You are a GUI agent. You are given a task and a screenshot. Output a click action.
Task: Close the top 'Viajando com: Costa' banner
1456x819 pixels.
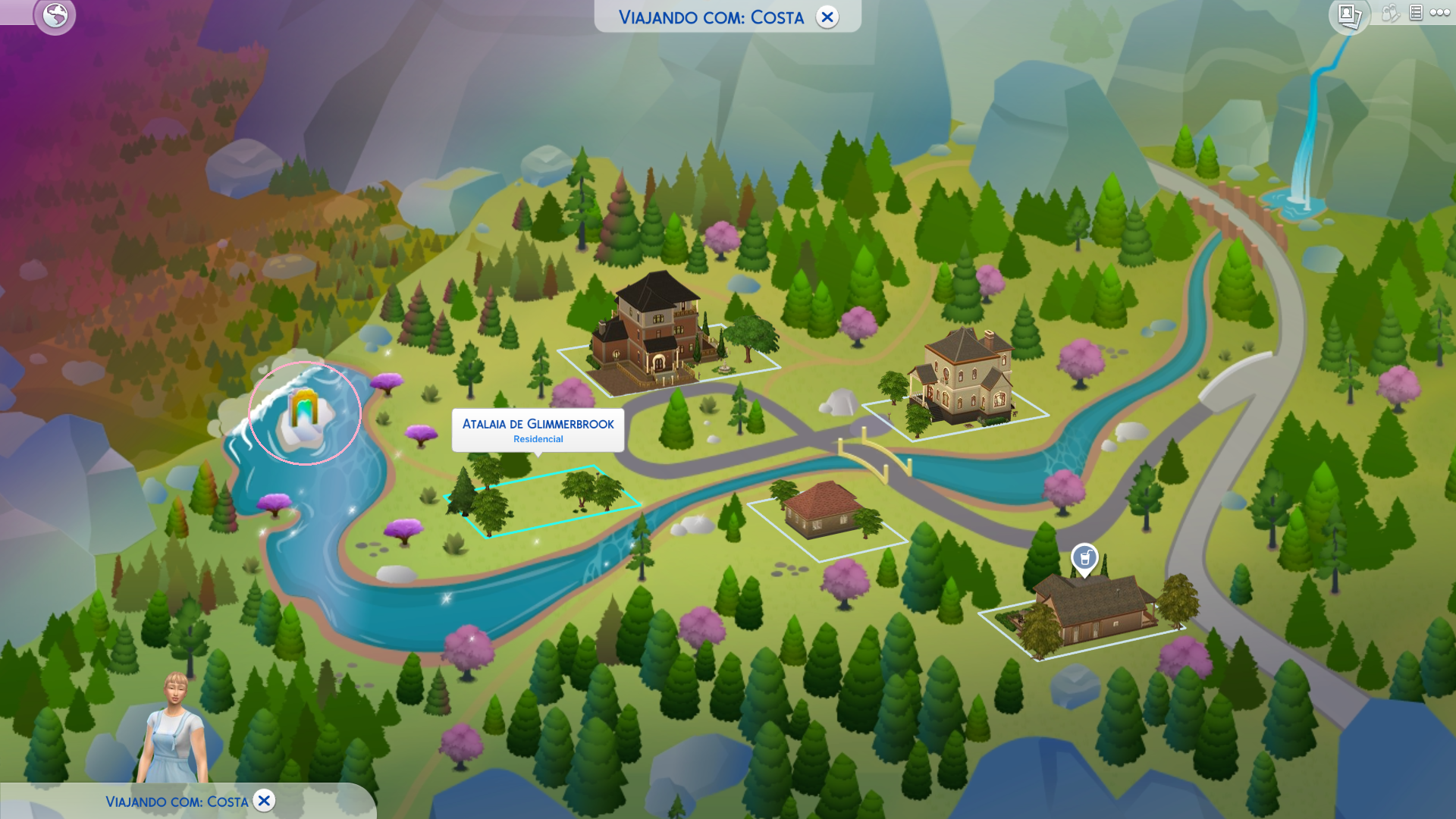[x=827, y=17]
